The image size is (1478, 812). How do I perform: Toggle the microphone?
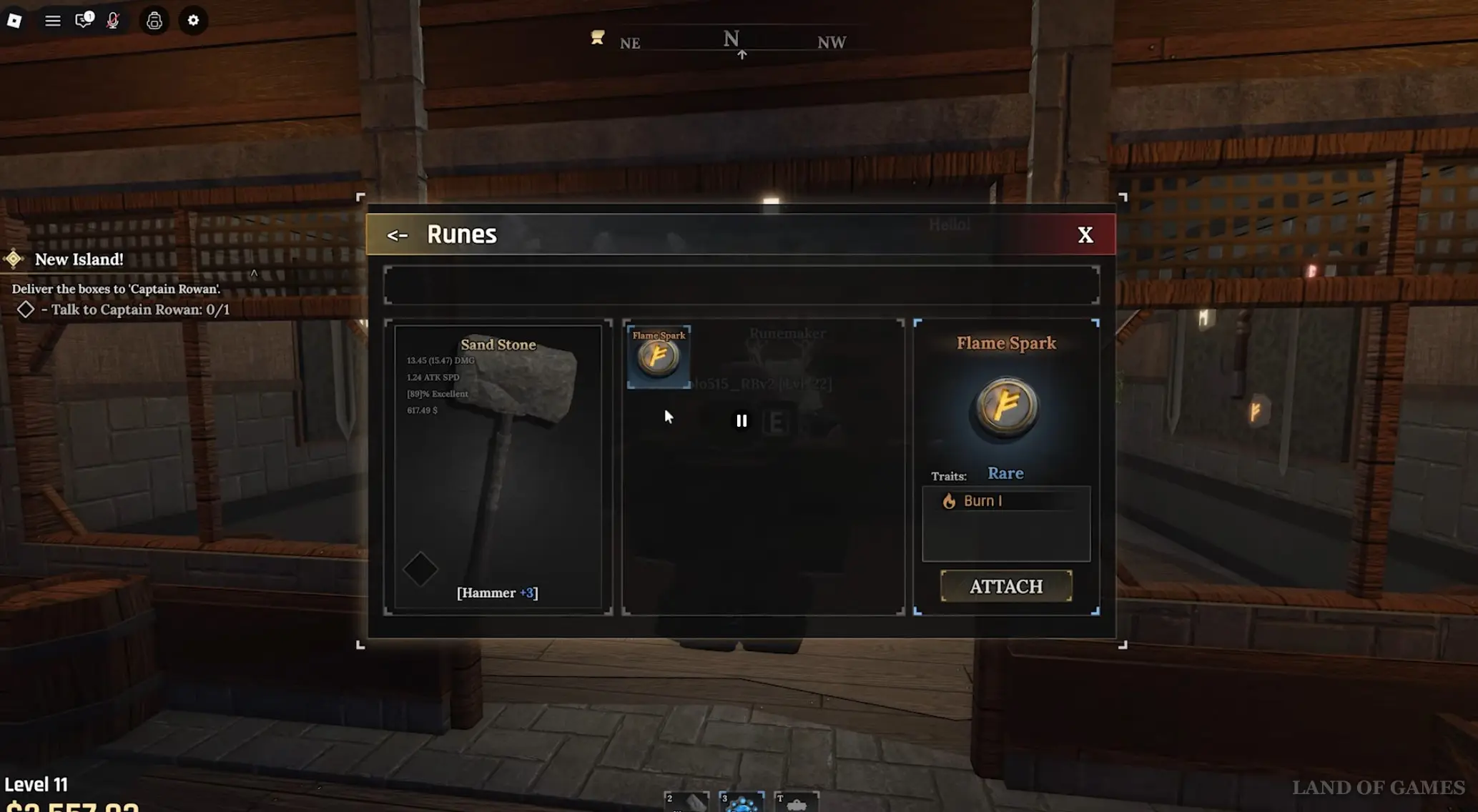(x=113, y=21)
